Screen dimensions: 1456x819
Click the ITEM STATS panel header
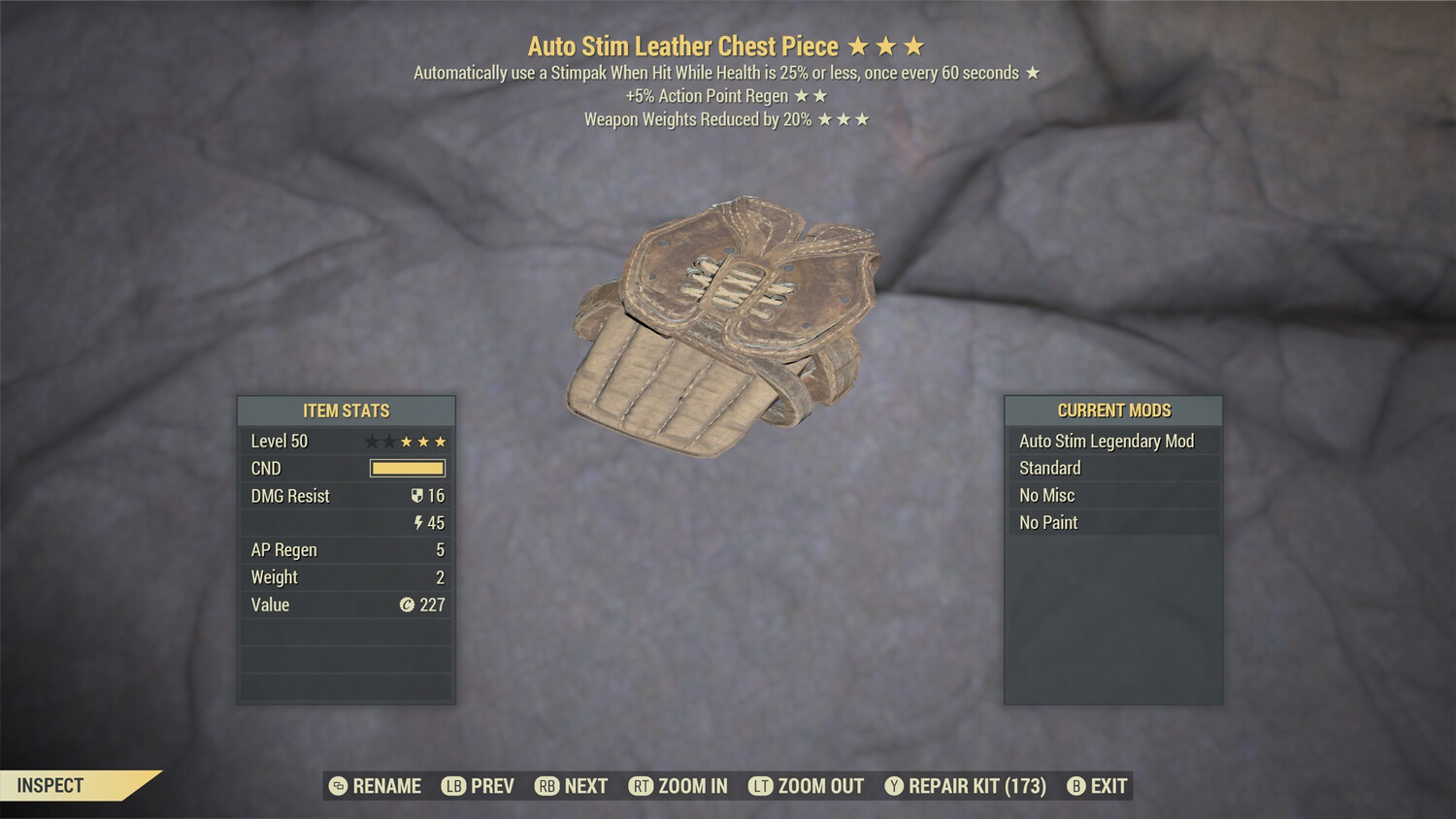click(346, 410)
